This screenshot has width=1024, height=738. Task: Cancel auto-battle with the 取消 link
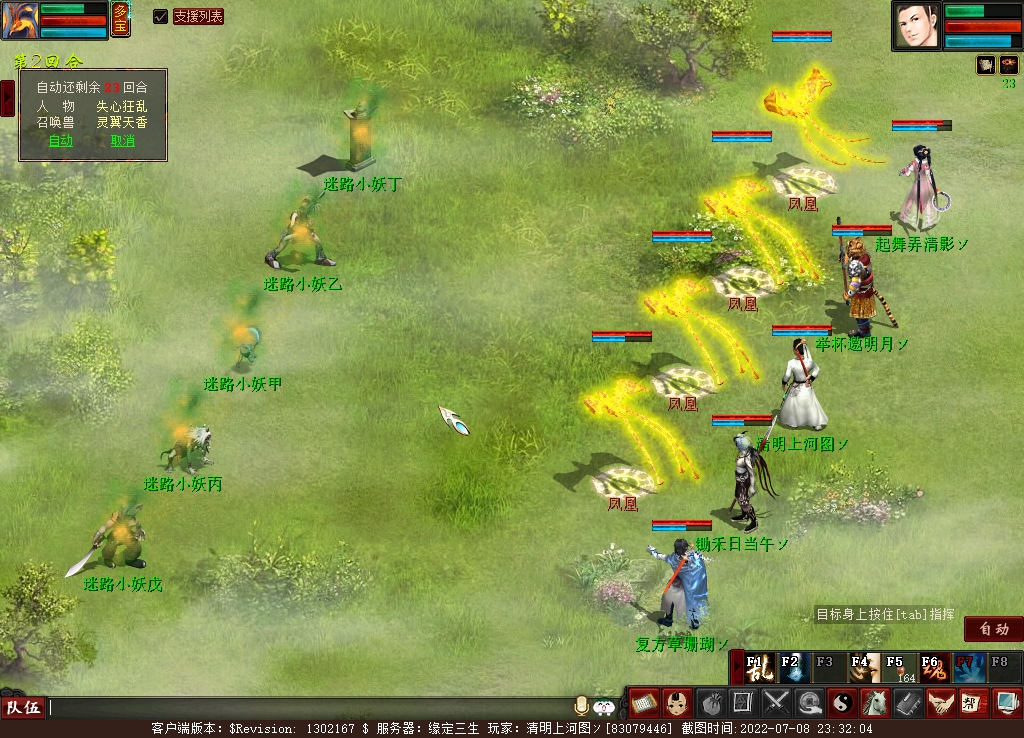pyautogui.click(x=123, y=141)
